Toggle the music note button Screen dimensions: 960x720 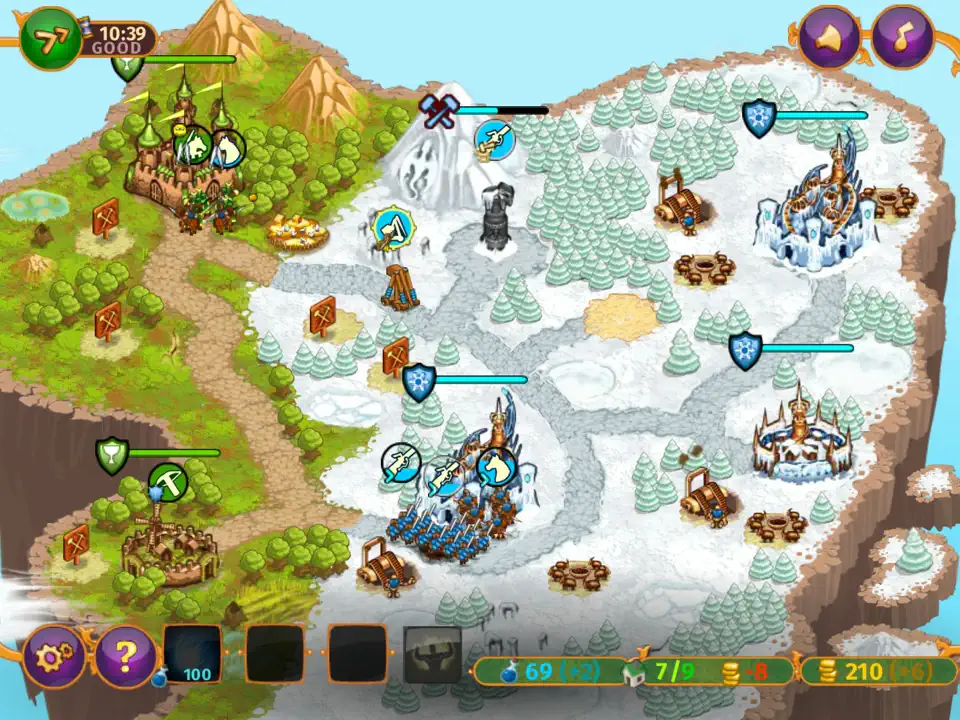[903, 36]
